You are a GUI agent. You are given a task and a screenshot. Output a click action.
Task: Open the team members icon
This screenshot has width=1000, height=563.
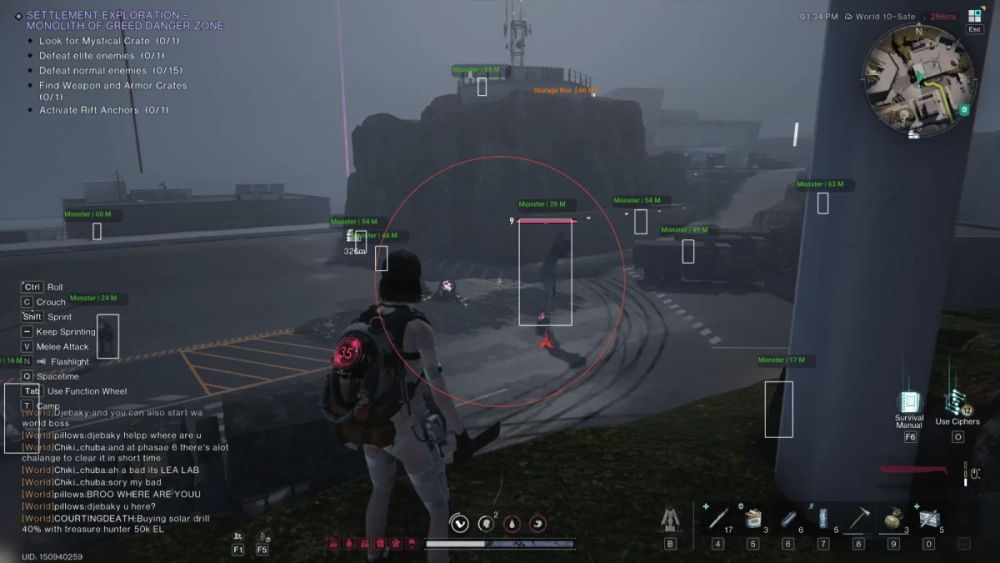(238, 537)
